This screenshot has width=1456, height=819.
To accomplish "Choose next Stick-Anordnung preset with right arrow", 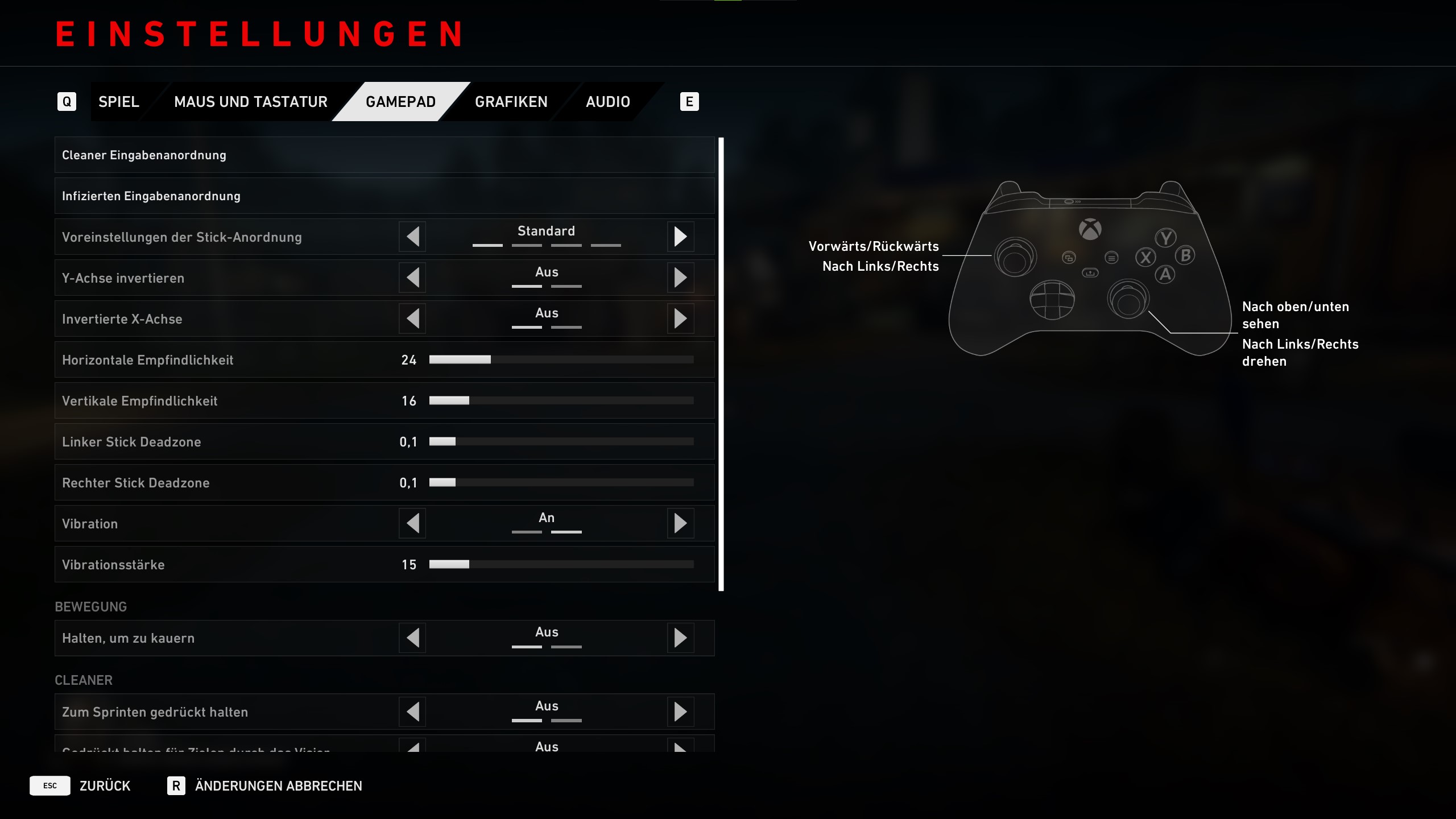I will 680,237.
